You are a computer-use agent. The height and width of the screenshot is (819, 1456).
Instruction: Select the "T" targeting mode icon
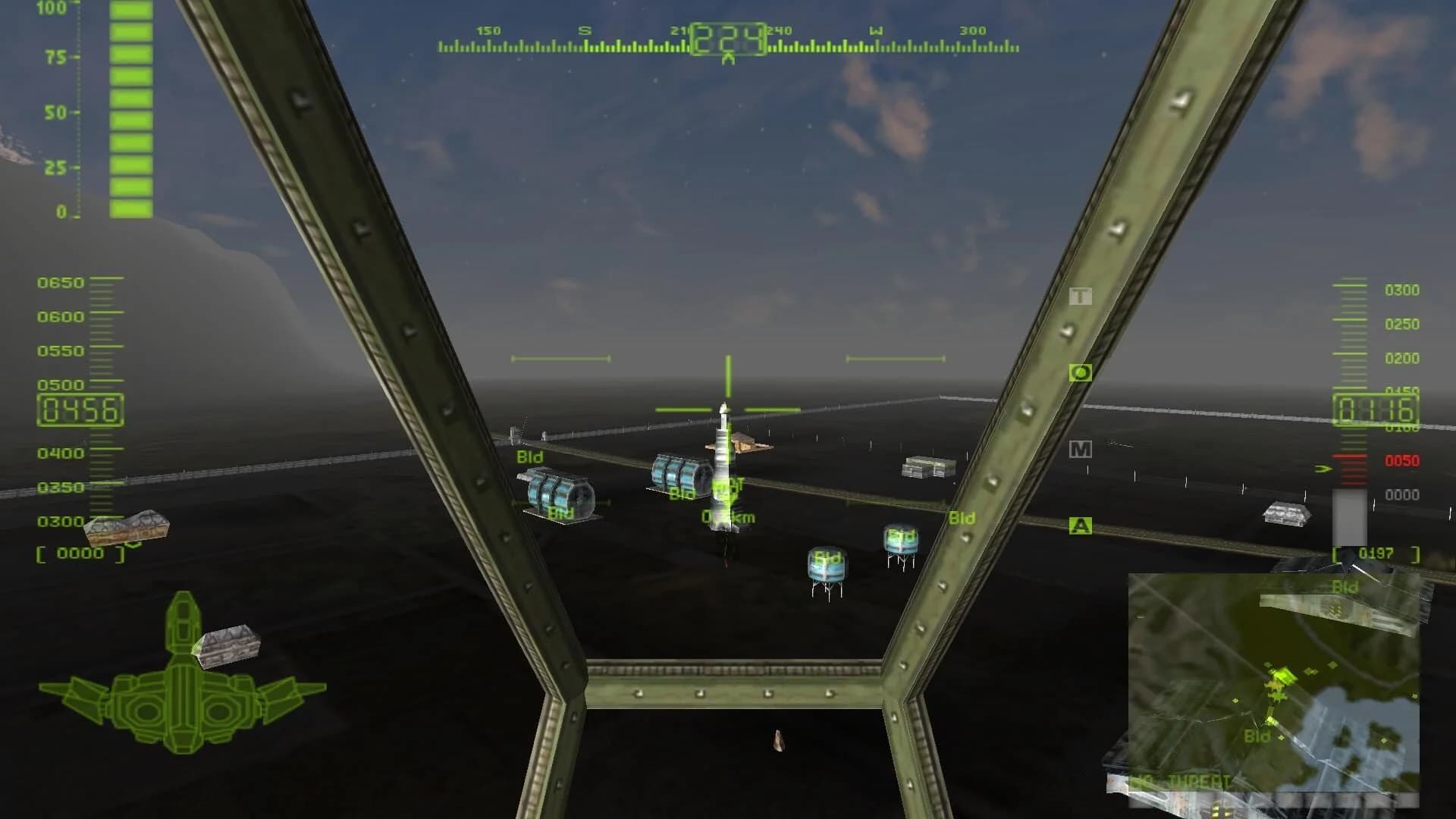[1080, 297]
